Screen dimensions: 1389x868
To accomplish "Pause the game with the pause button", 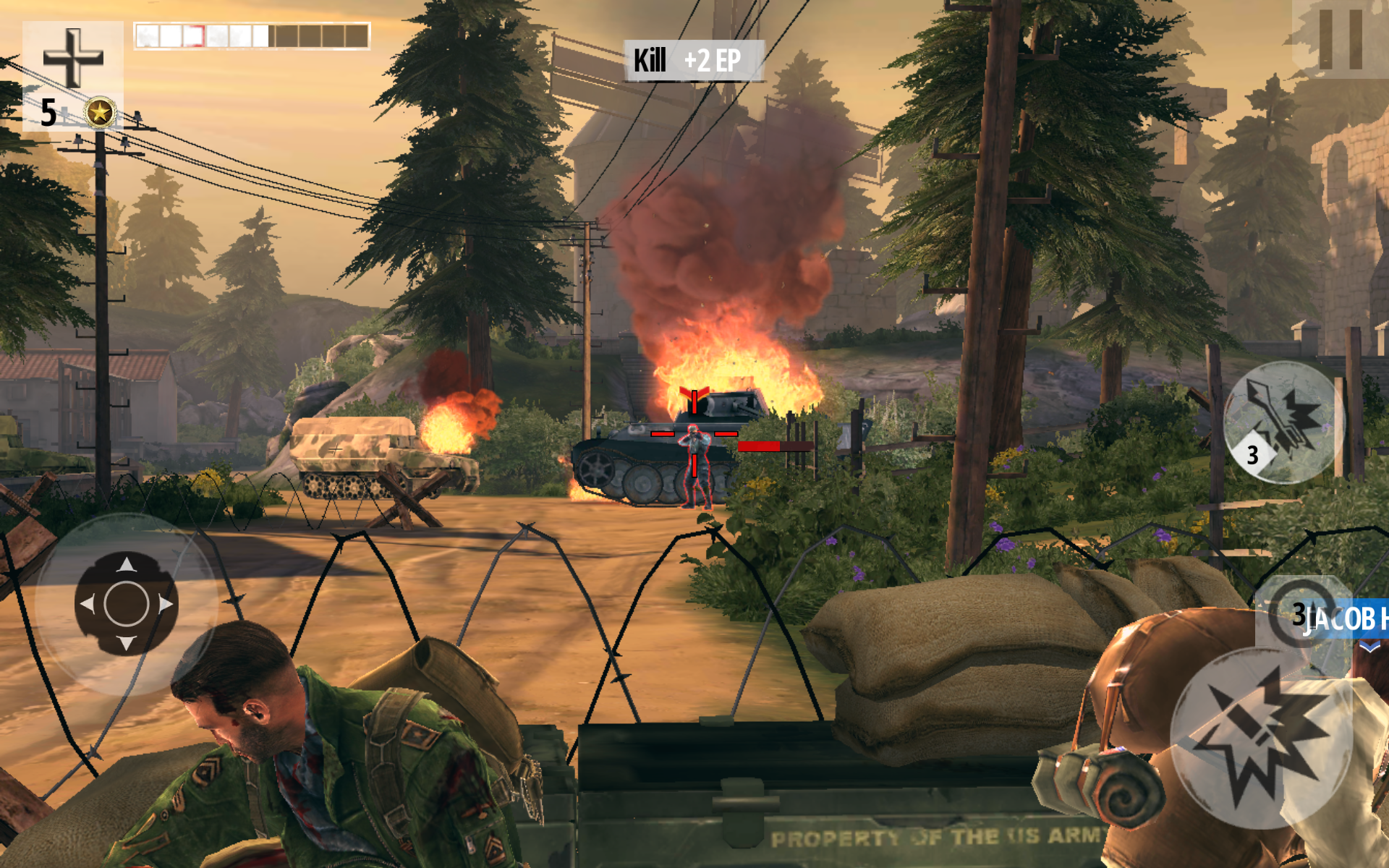I will pos(1340,39).
